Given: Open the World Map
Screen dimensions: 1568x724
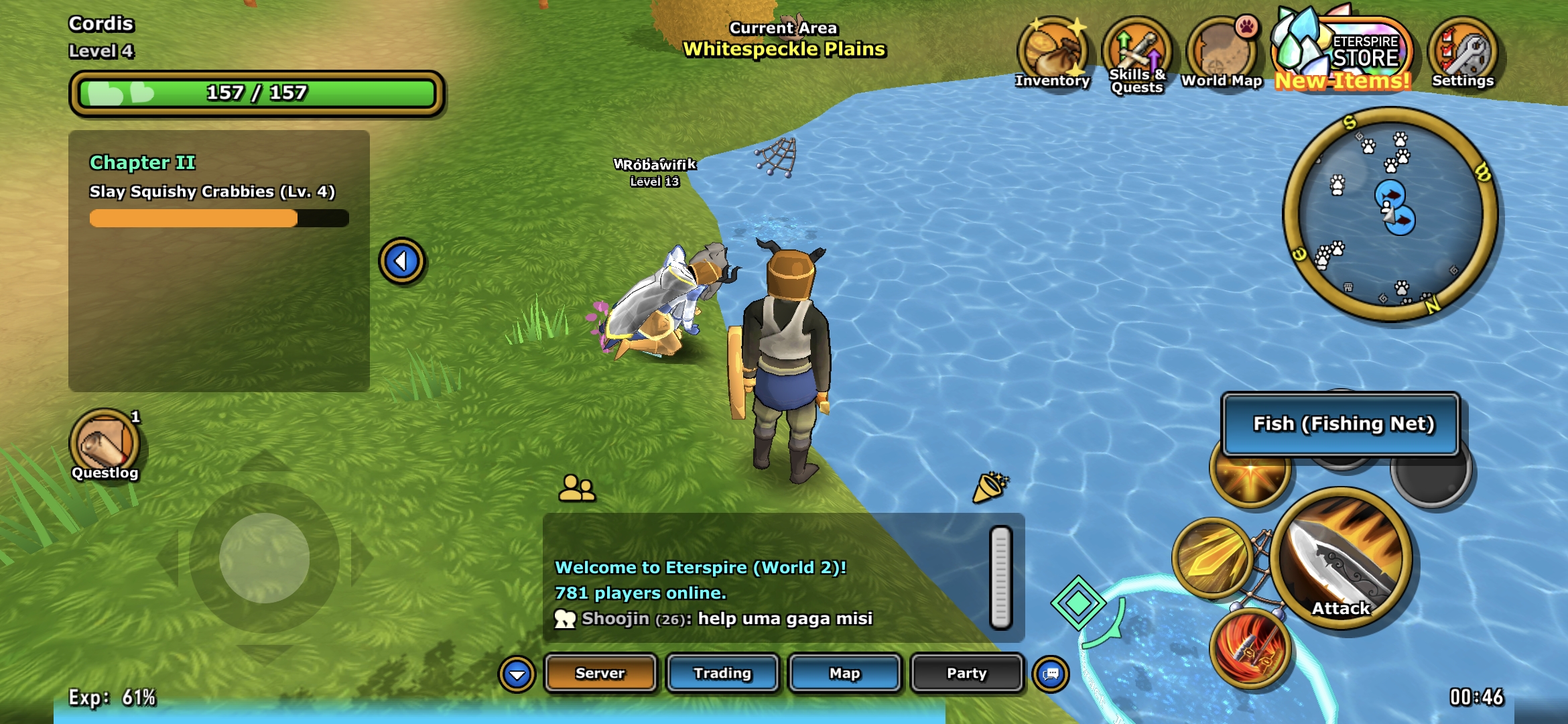Looking at the screenshot, I should coord(1221,55).
